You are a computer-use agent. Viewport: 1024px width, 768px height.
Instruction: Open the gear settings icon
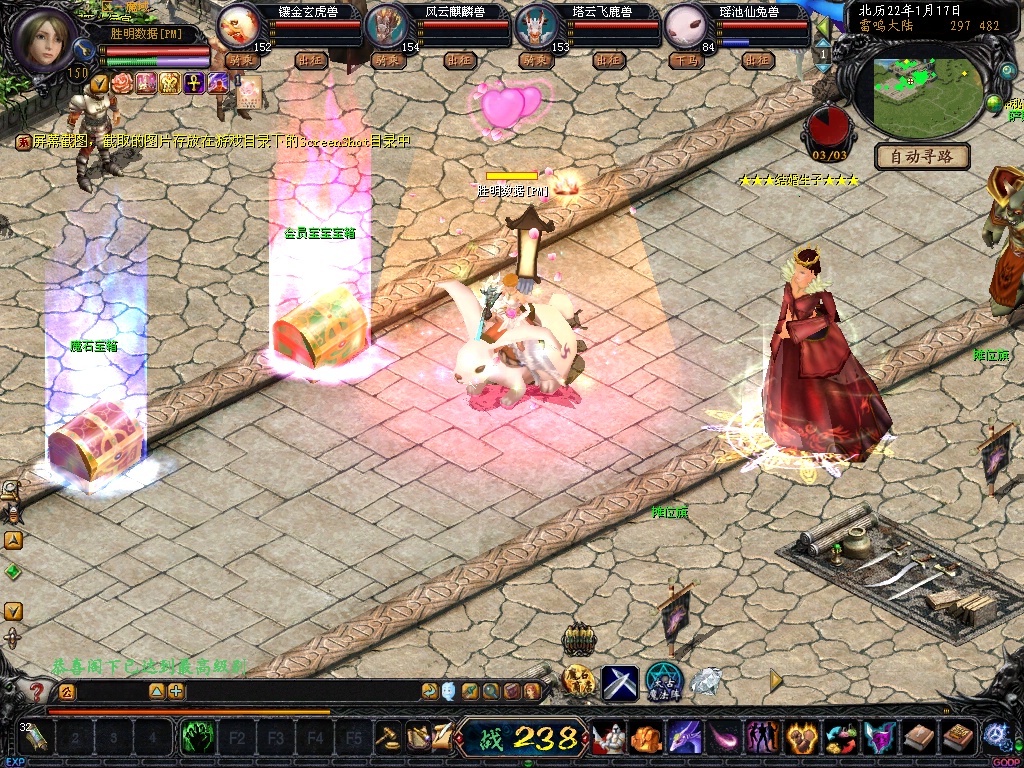(995, 733)
